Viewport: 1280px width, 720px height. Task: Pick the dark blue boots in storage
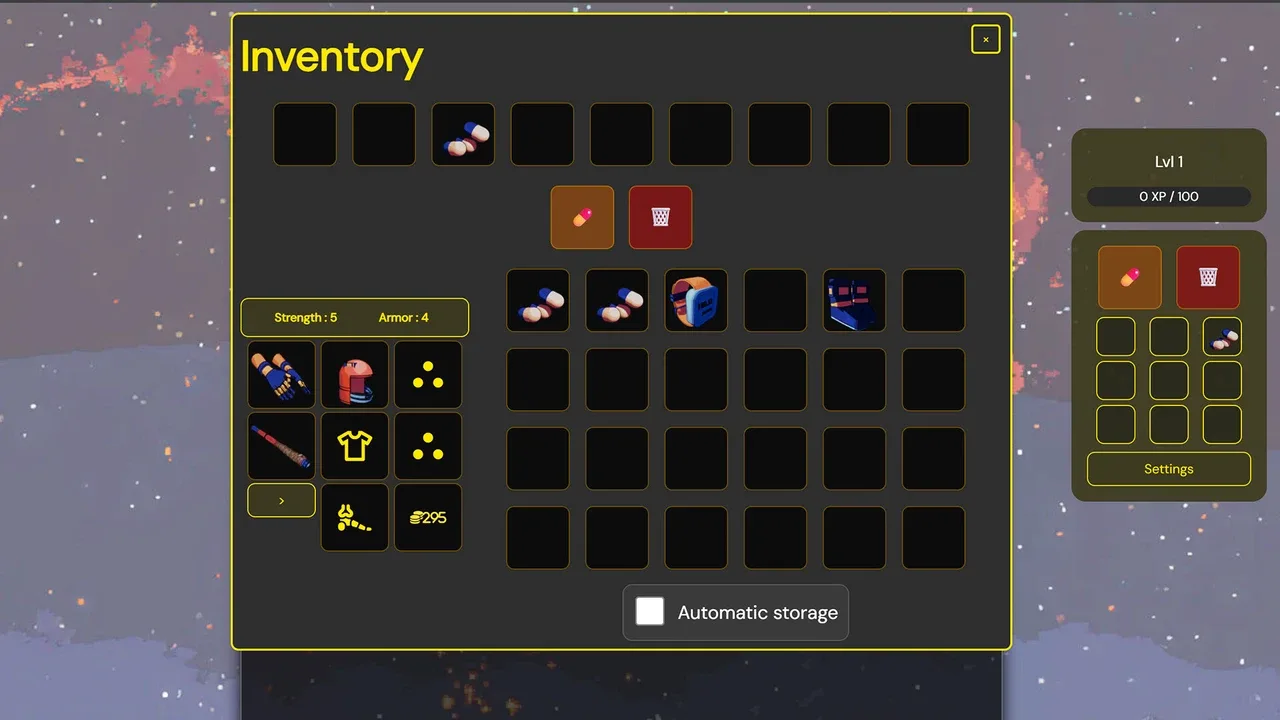854,300
